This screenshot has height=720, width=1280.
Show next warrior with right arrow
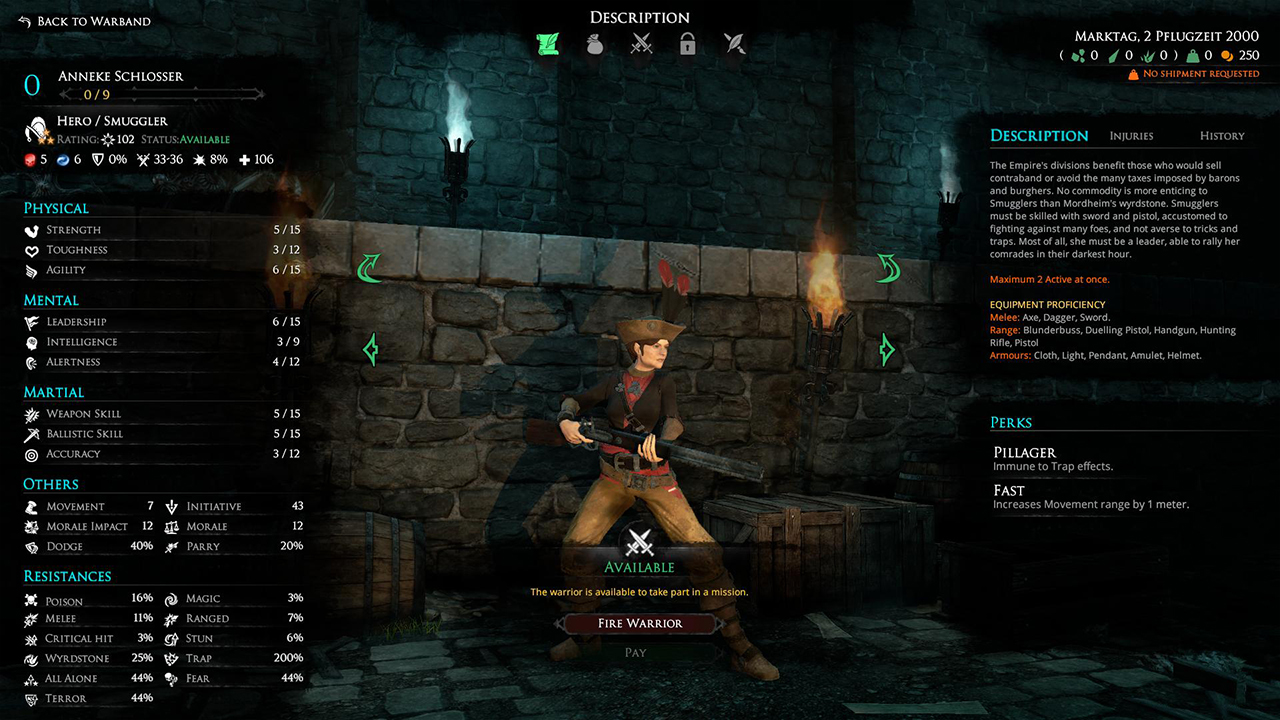(x=887, y=349)
